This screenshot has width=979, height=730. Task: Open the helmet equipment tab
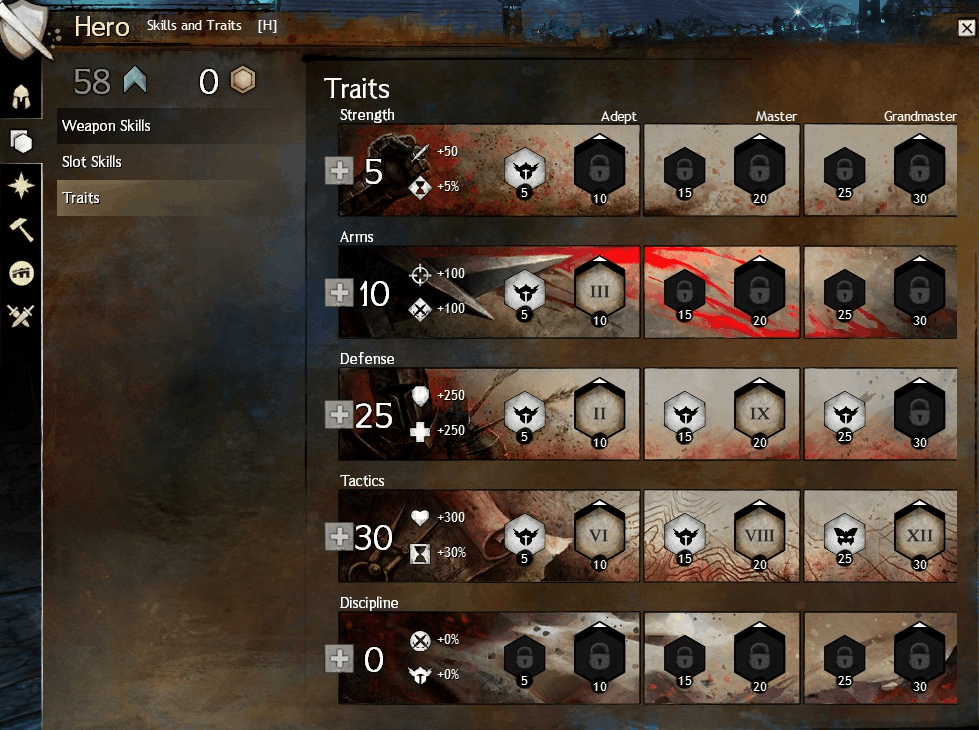[20, 98]
